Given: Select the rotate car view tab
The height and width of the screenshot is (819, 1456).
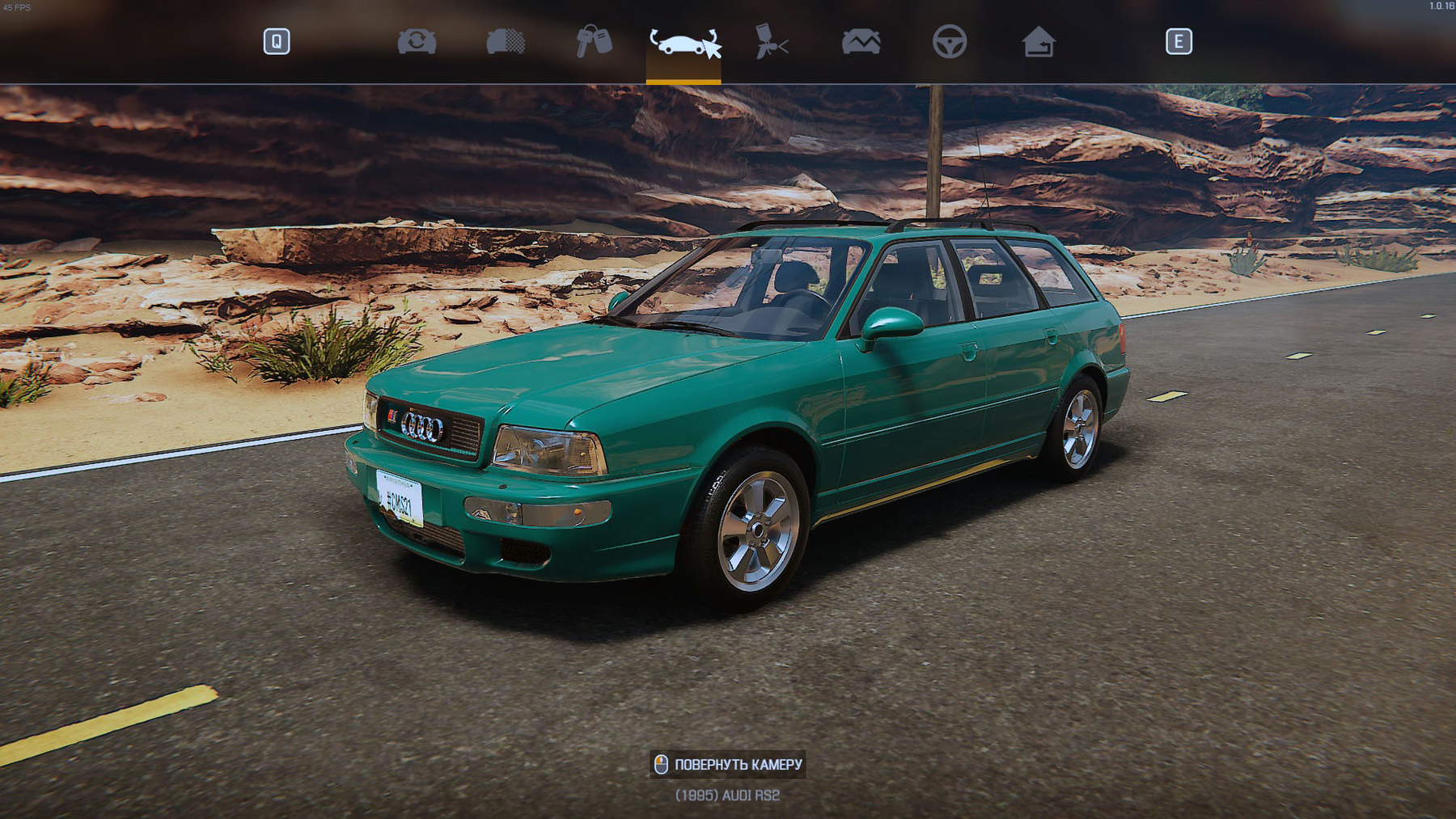Looking at the screenshot, I should point(684,42).
